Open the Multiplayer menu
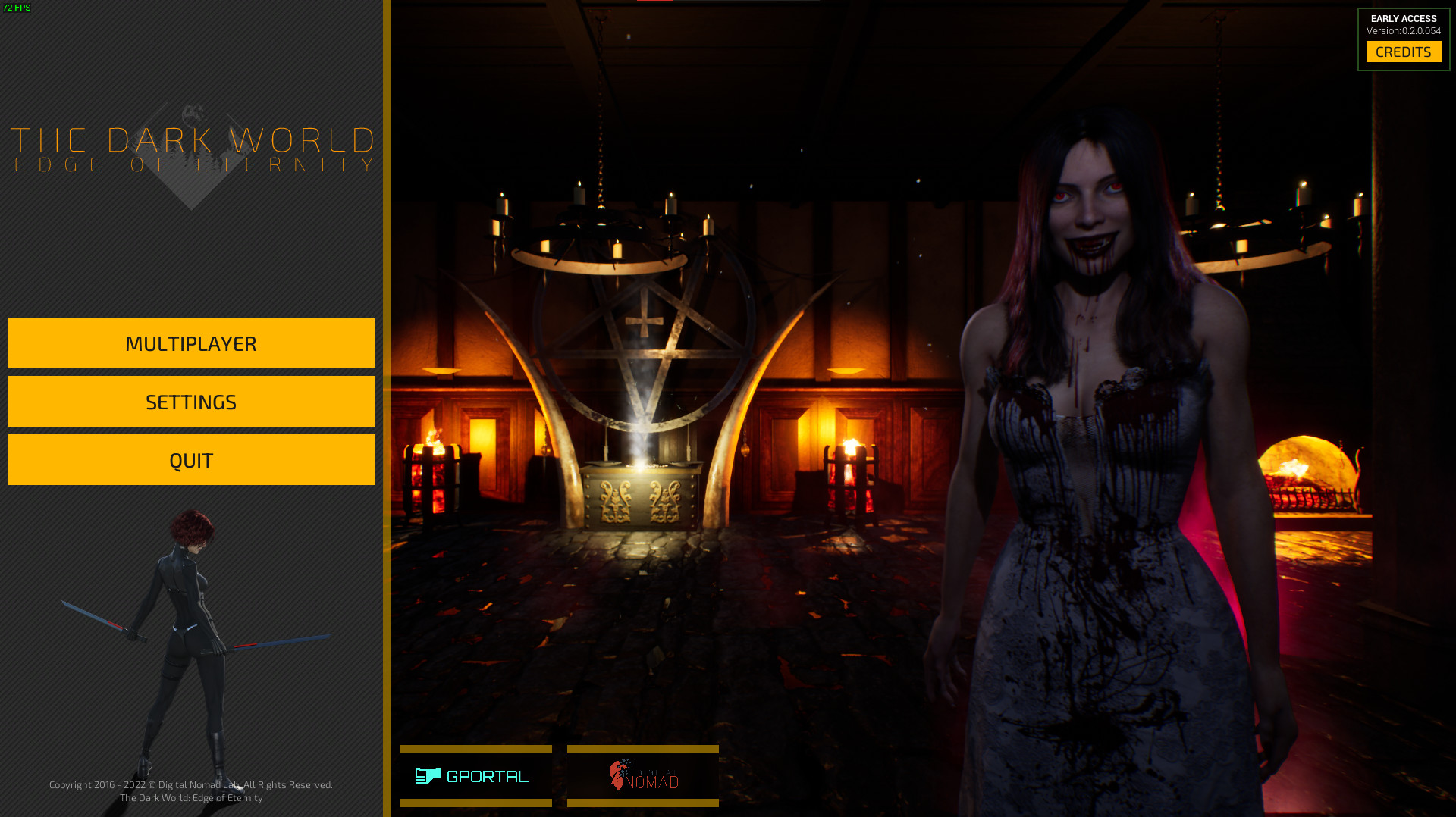This screenshot has width=1456, height=817. pos(191,343)
